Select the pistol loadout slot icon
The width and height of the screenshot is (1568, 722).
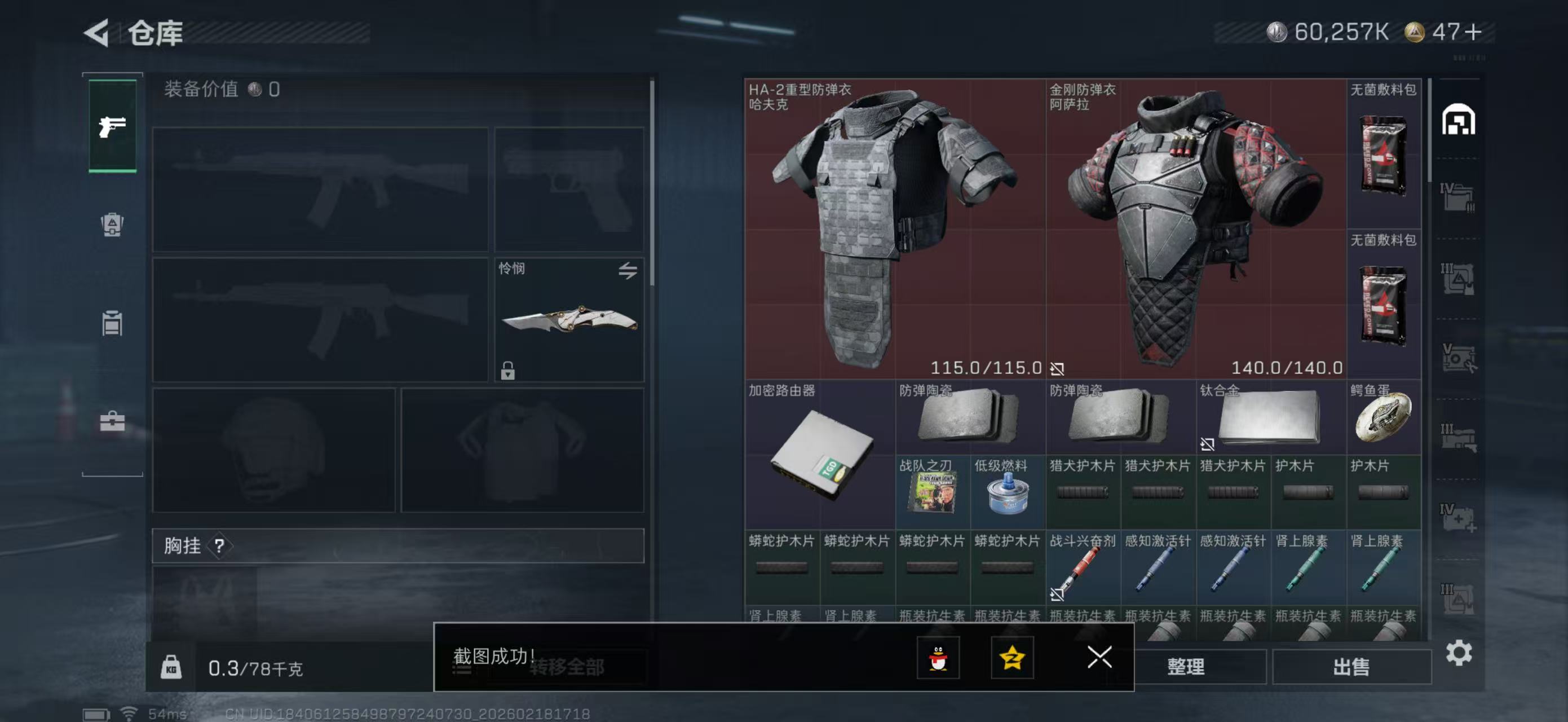click(113, 126)
